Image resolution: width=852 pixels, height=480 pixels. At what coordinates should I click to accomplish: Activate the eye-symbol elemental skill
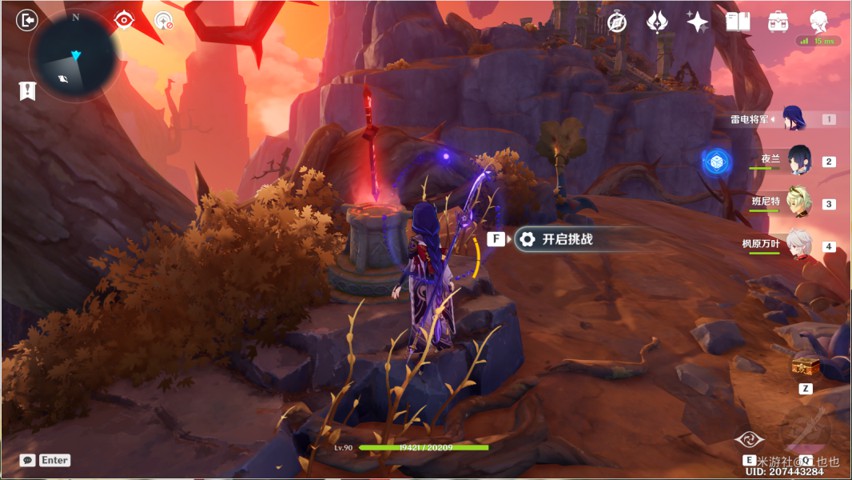749,440
